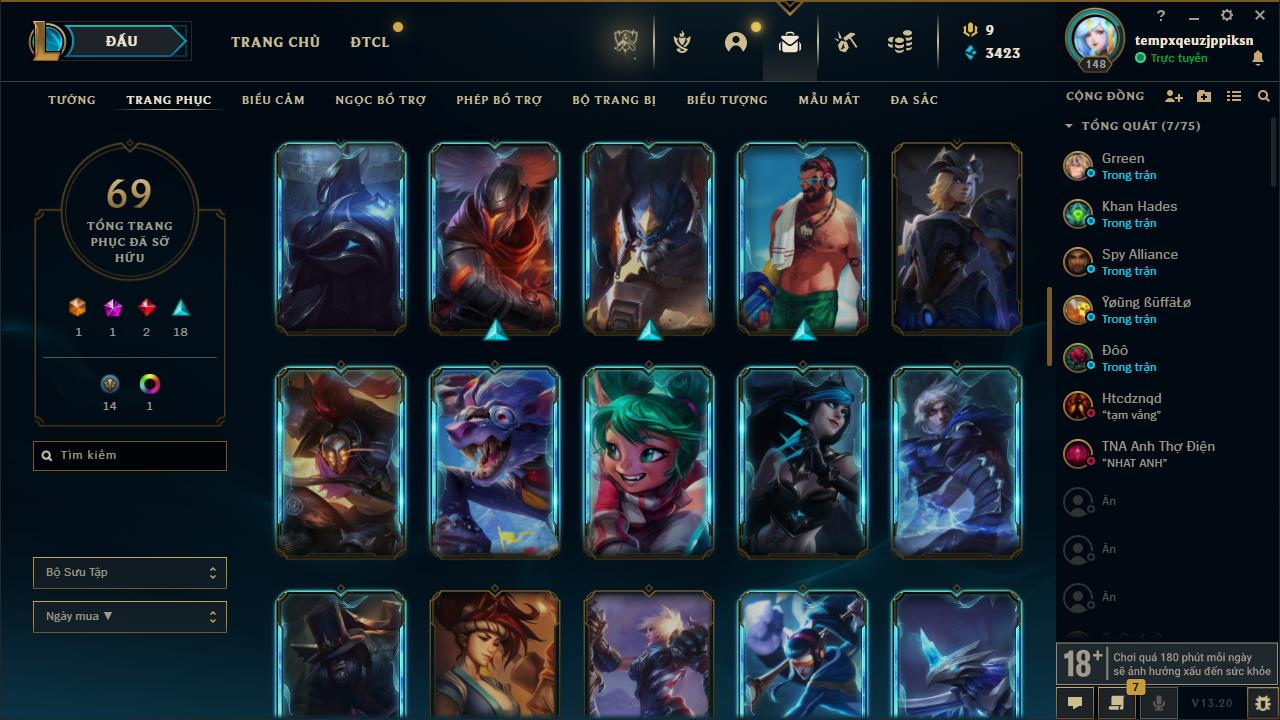The image size is (1280, 720).
Task: Switch to the MẪU MẮT tab
Action: click(829, 100)
